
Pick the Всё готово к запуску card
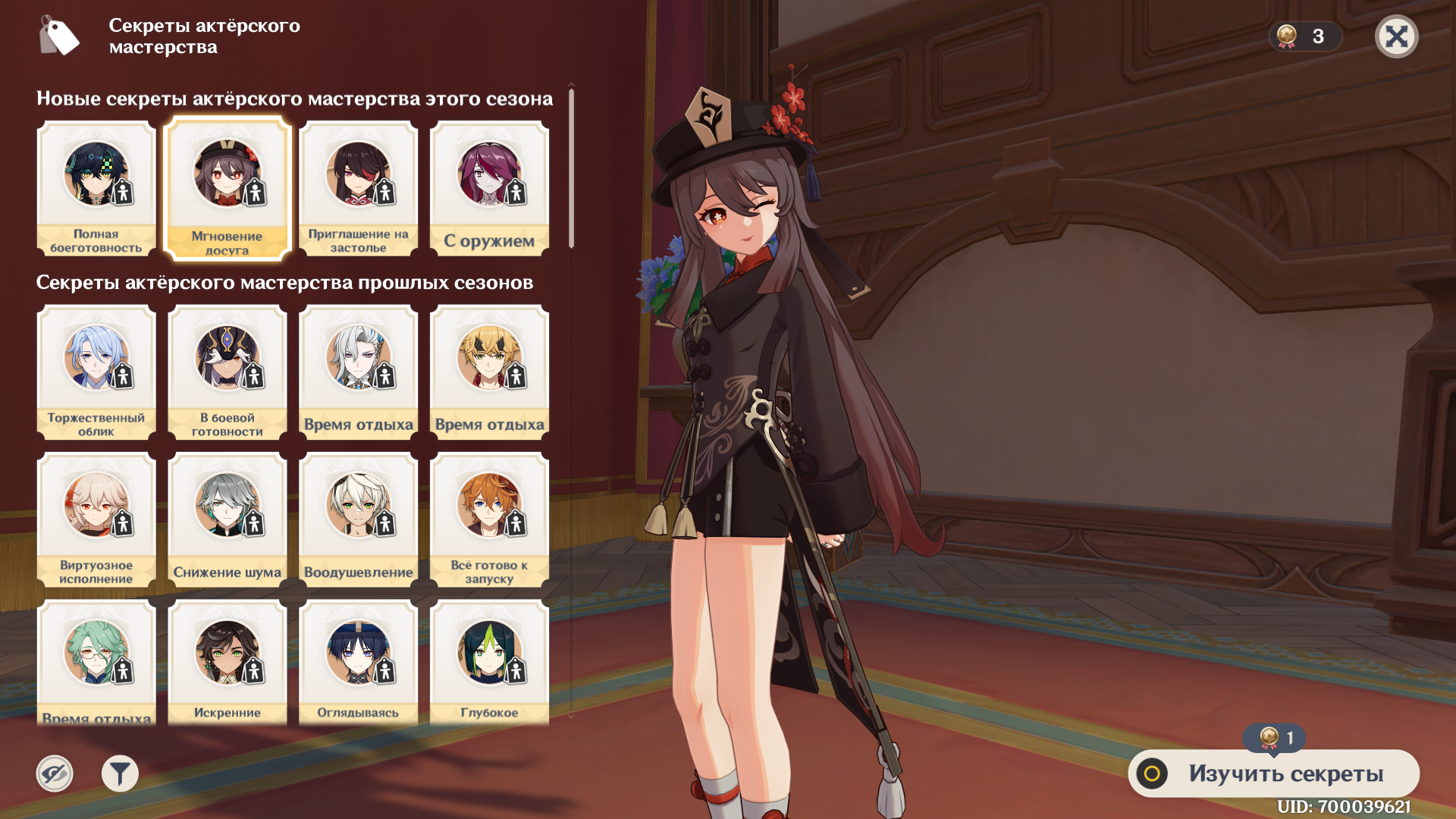click(489, 519)
